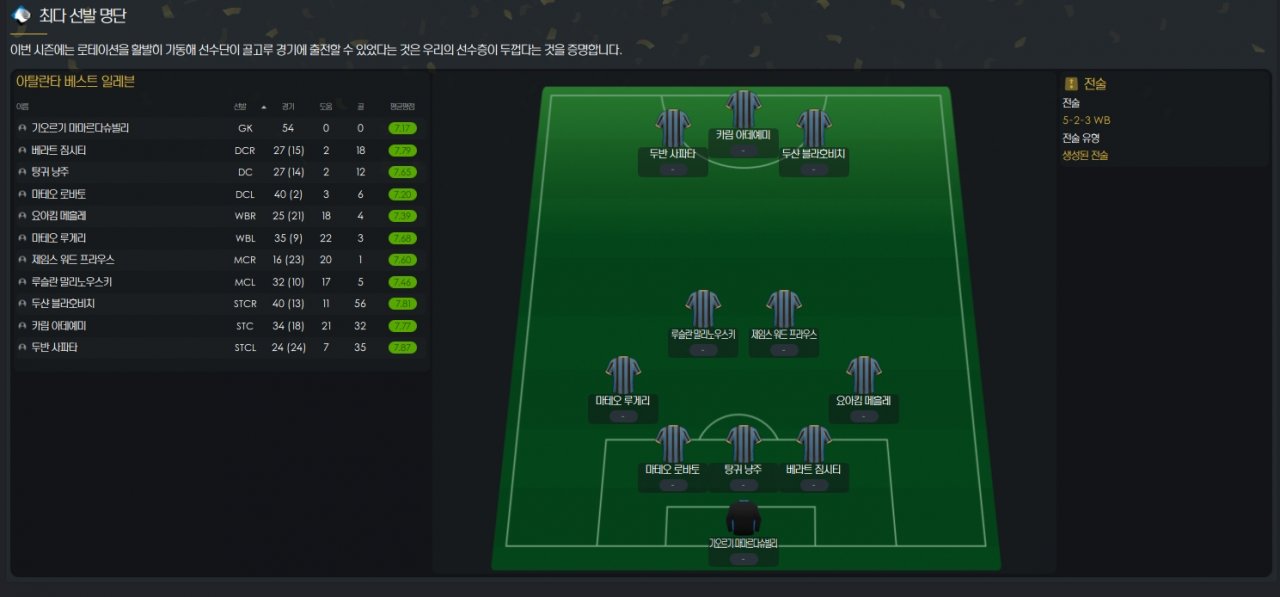
Task: Click the goalkeeper's black shirt on the pitch
Action: (743, 518)
